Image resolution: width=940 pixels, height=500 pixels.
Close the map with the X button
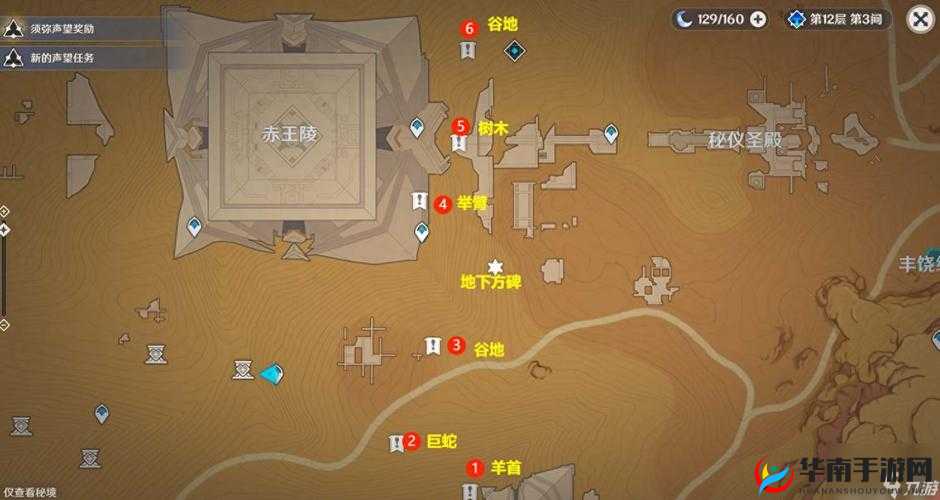pyautogui.click(x=920, y=19)
